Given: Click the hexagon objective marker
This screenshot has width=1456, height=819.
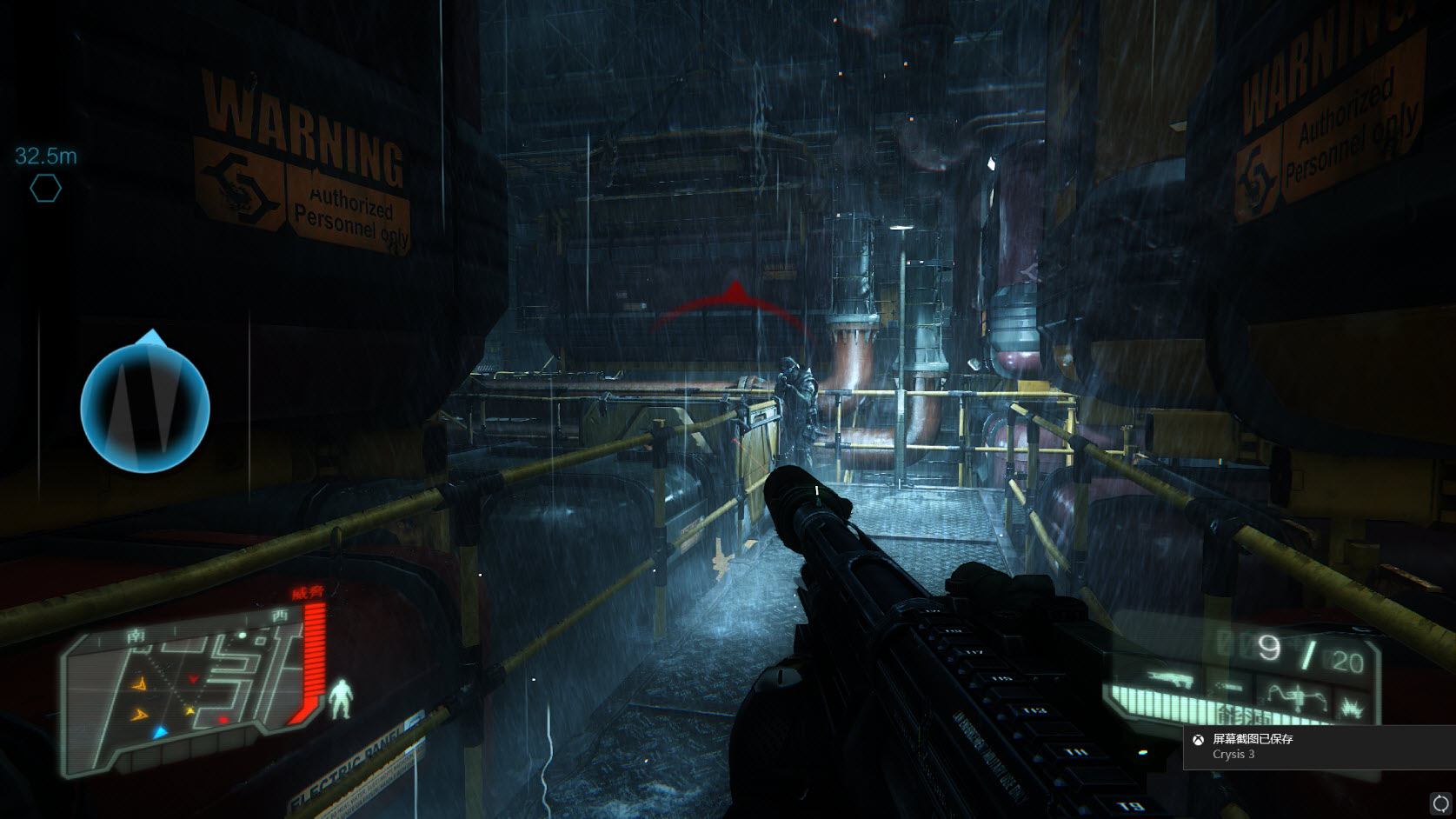Looking at the screenshot, I should (x=45, y=188).
